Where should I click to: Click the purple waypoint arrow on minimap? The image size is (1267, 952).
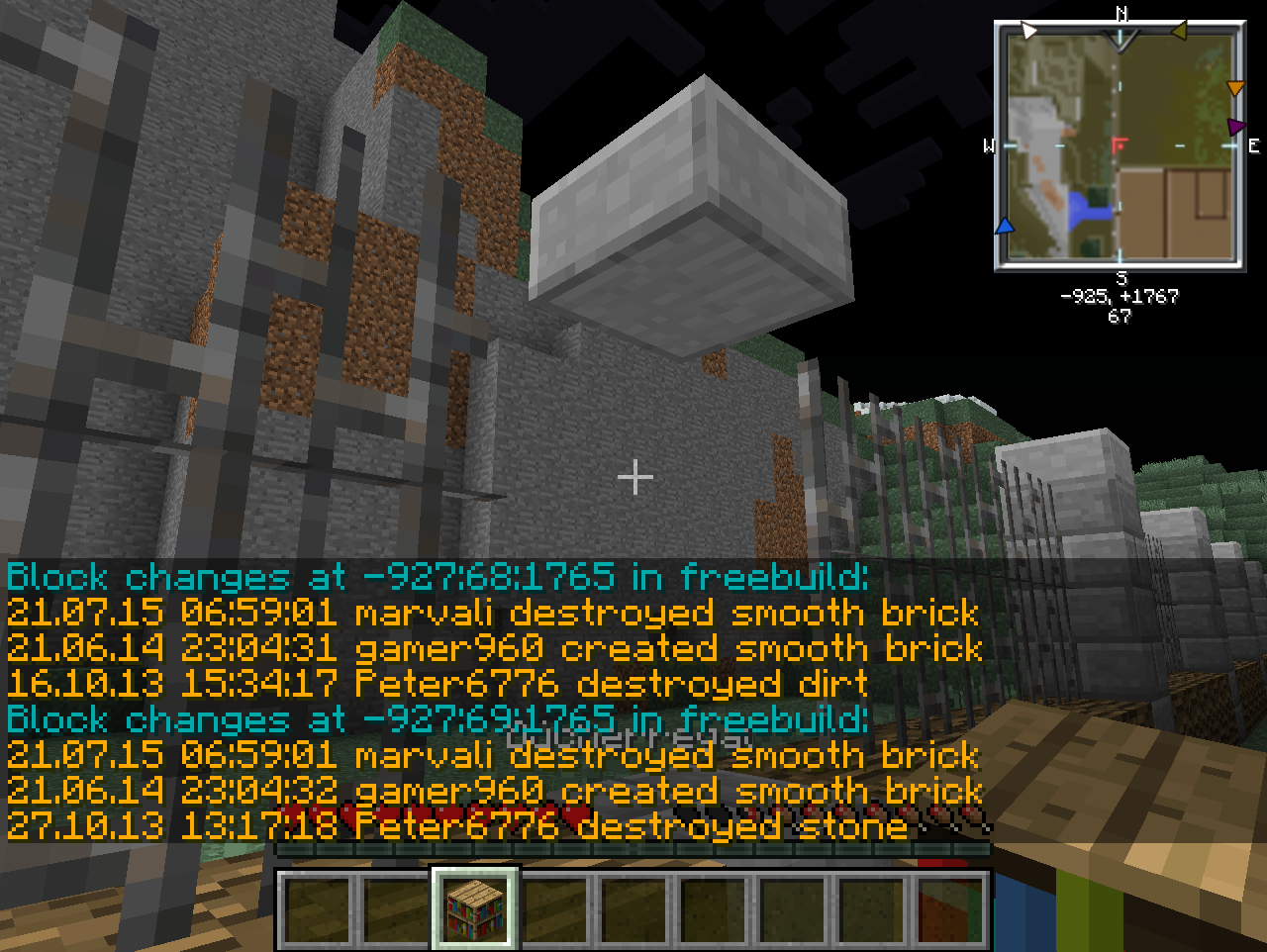pyautogui.click(x=1234, y=127)
